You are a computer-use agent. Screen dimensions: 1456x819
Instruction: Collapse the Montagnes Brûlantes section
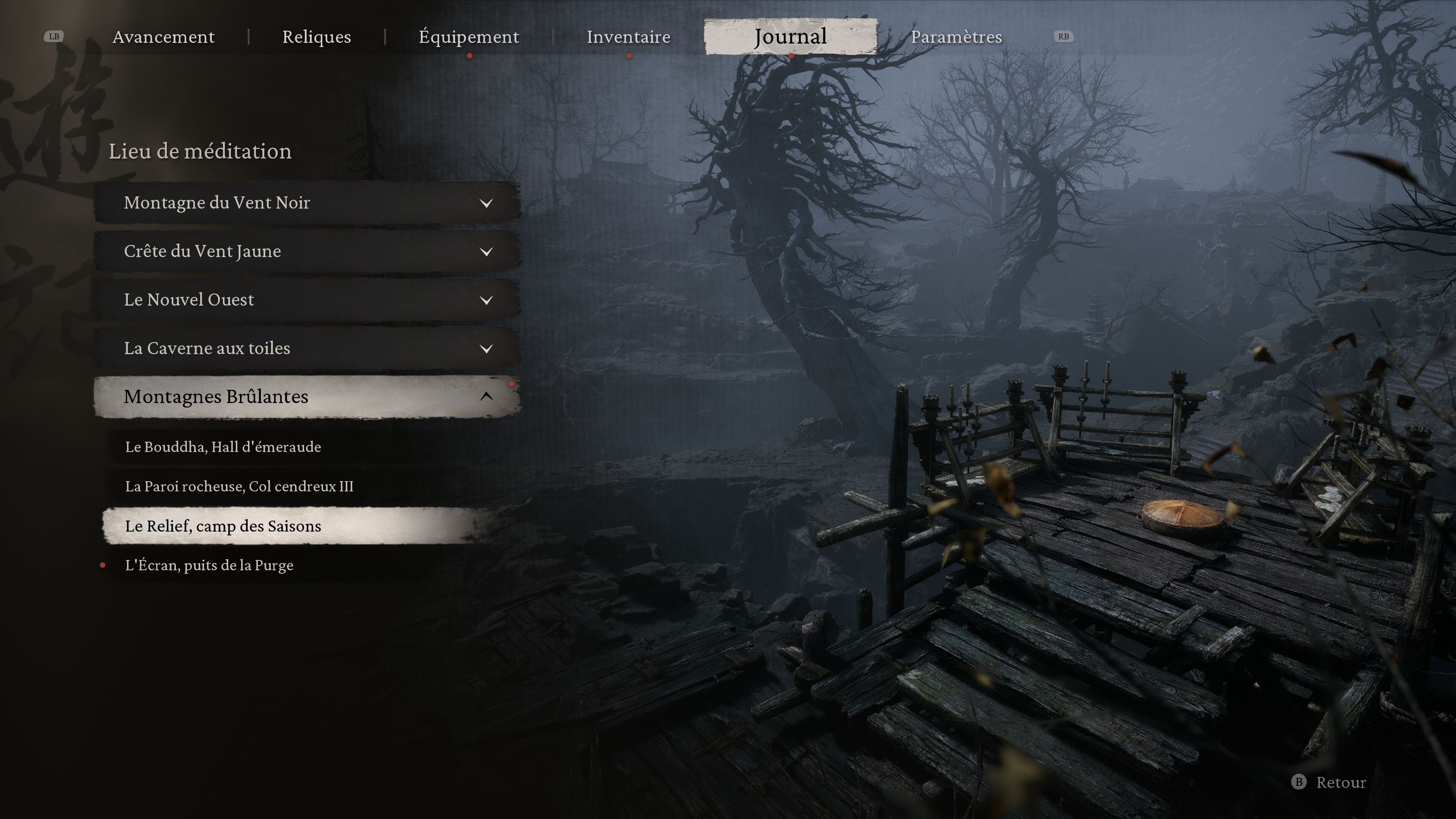[307, 397]
